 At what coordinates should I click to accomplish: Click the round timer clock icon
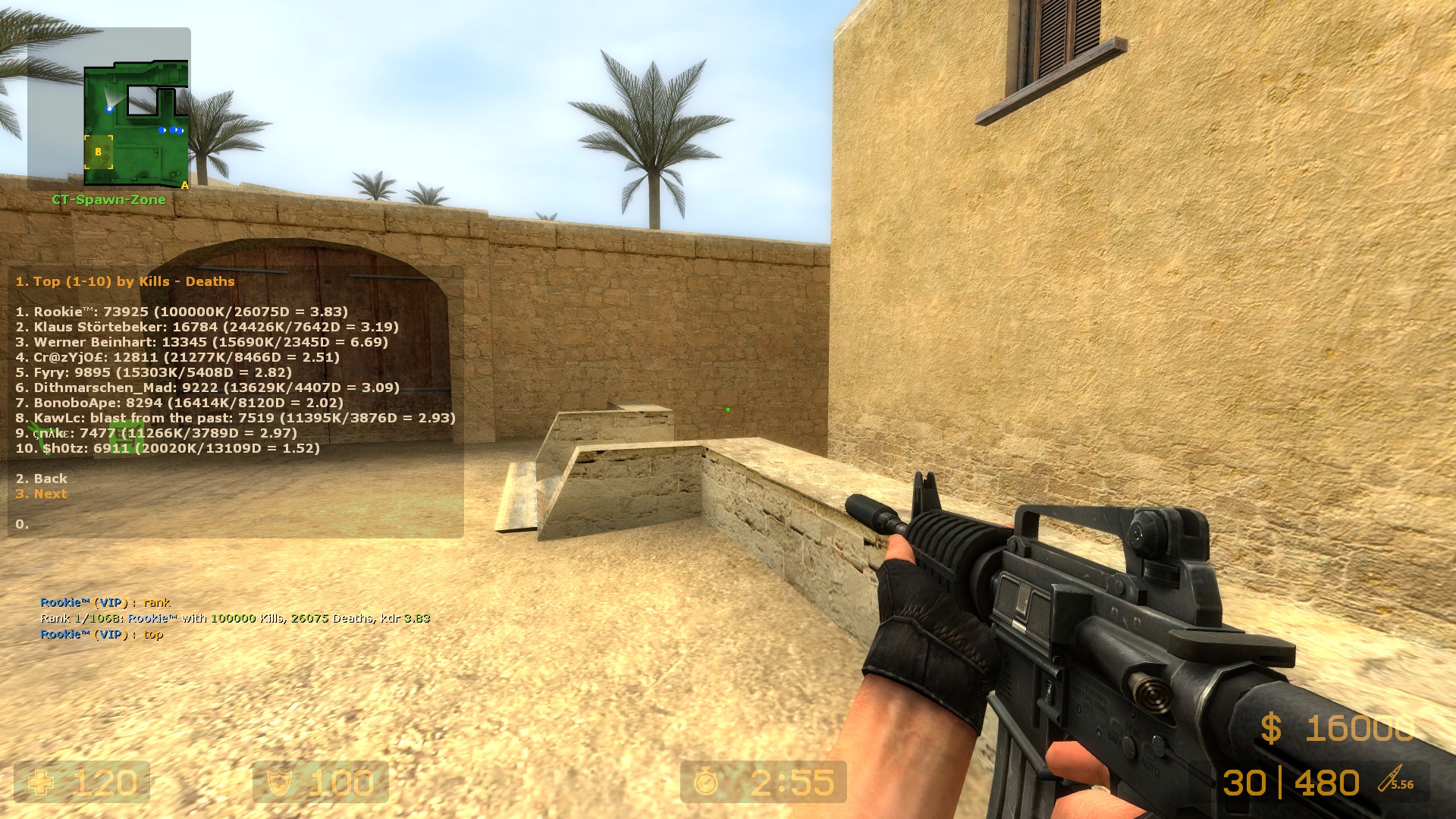707,783
